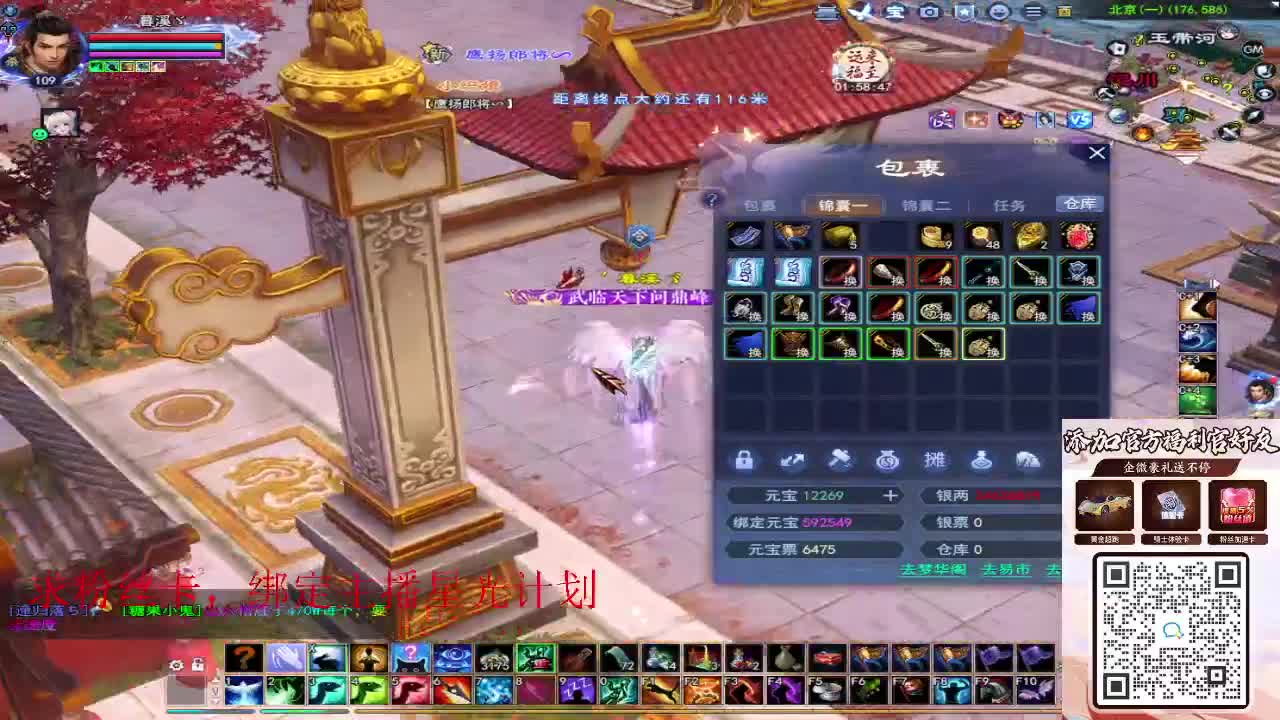Toggle the skill bar lock near the chat area

coord(199,665)
